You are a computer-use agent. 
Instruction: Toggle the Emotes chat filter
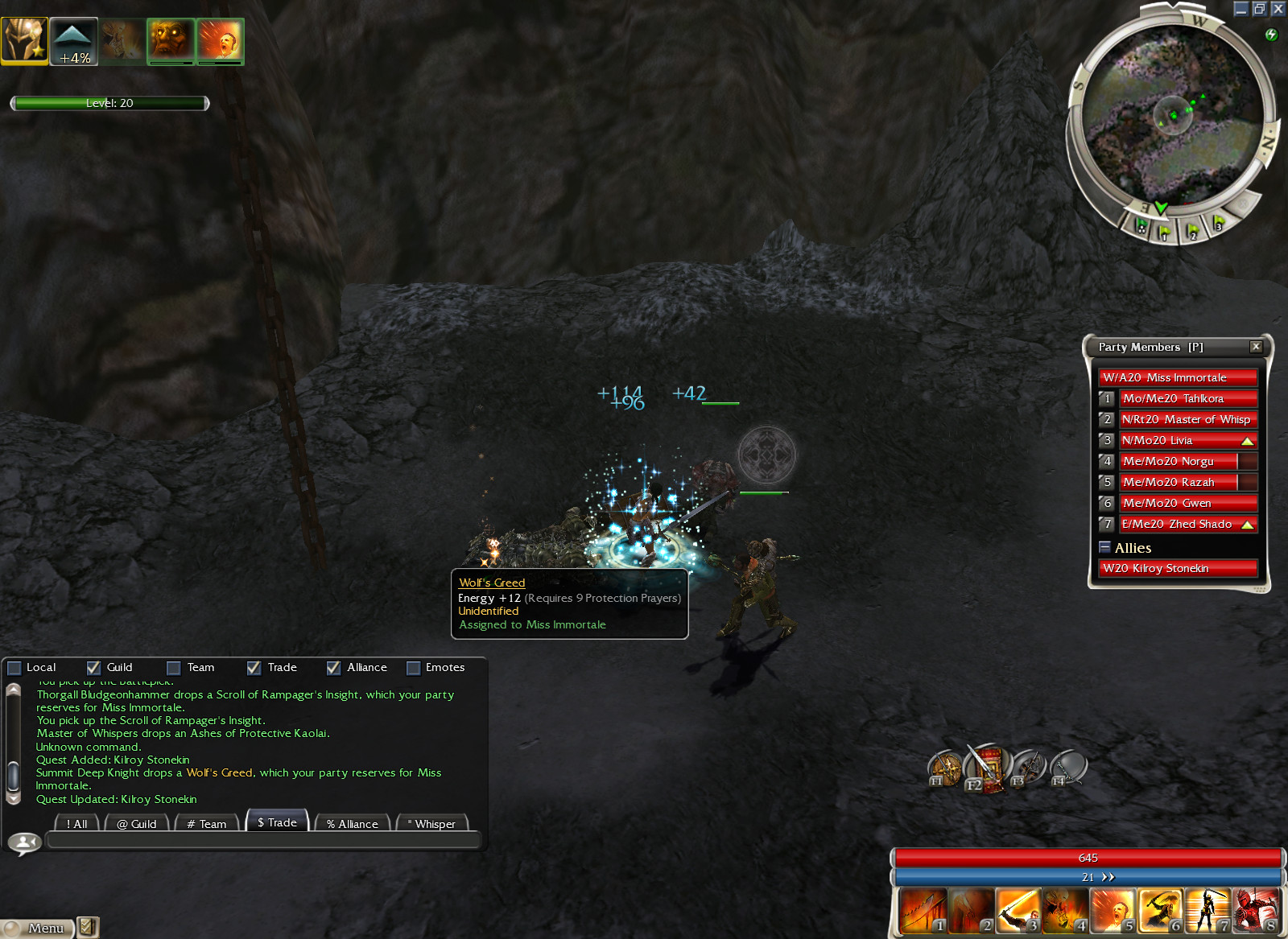414,668
